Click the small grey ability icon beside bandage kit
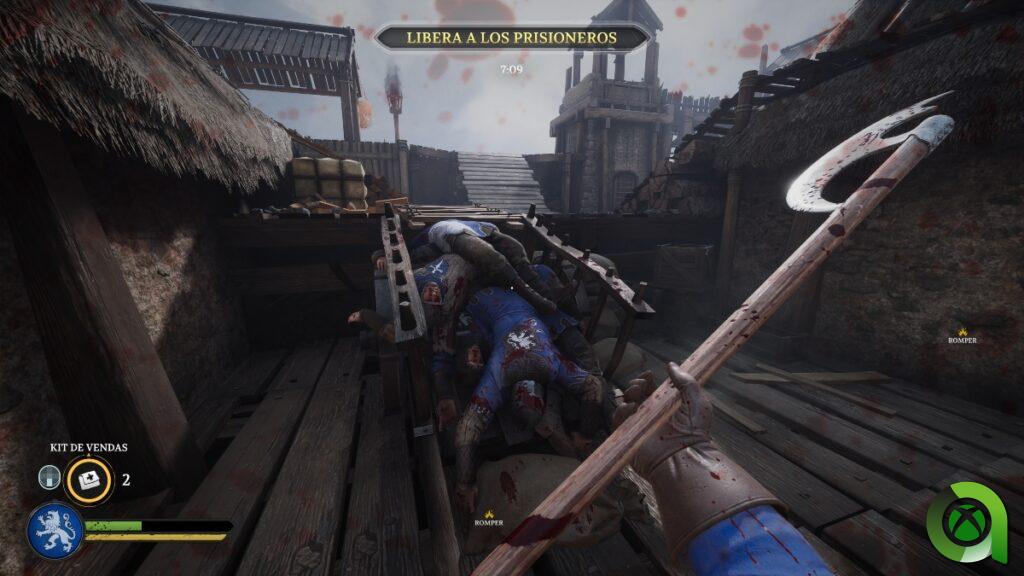Image resolution: width=1024 pixels, height=576 pixels. (x=50, y=478)
